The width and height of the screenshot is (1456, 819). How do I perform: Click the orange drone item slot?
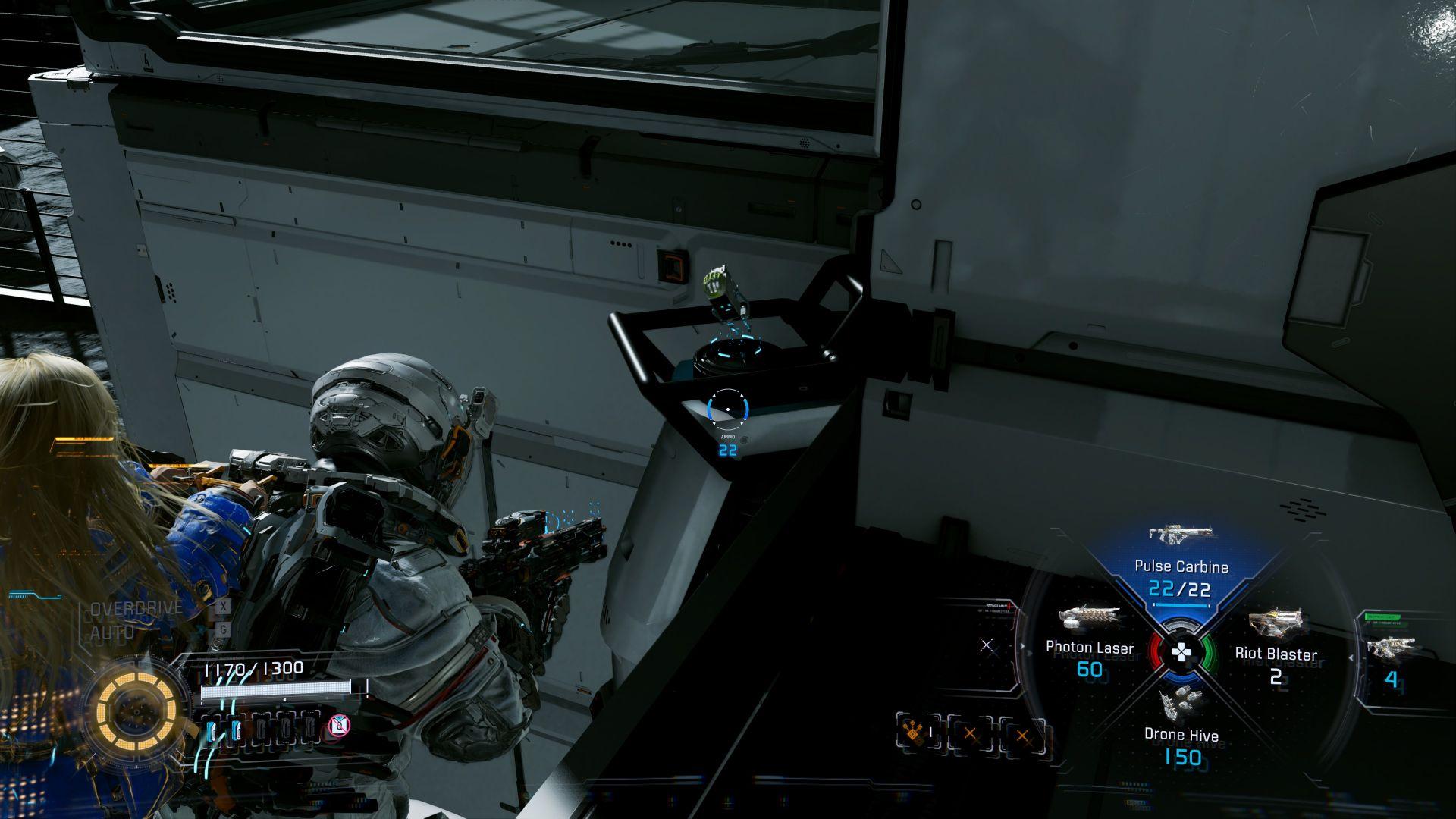pos(918,734)
